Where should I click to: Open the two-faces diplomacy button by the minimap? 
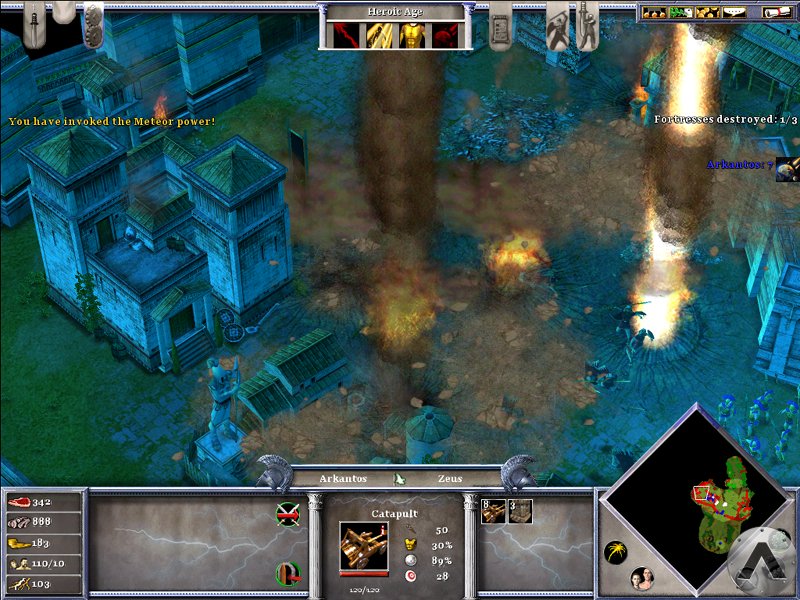pyautogui.click(x=640, y=578)
